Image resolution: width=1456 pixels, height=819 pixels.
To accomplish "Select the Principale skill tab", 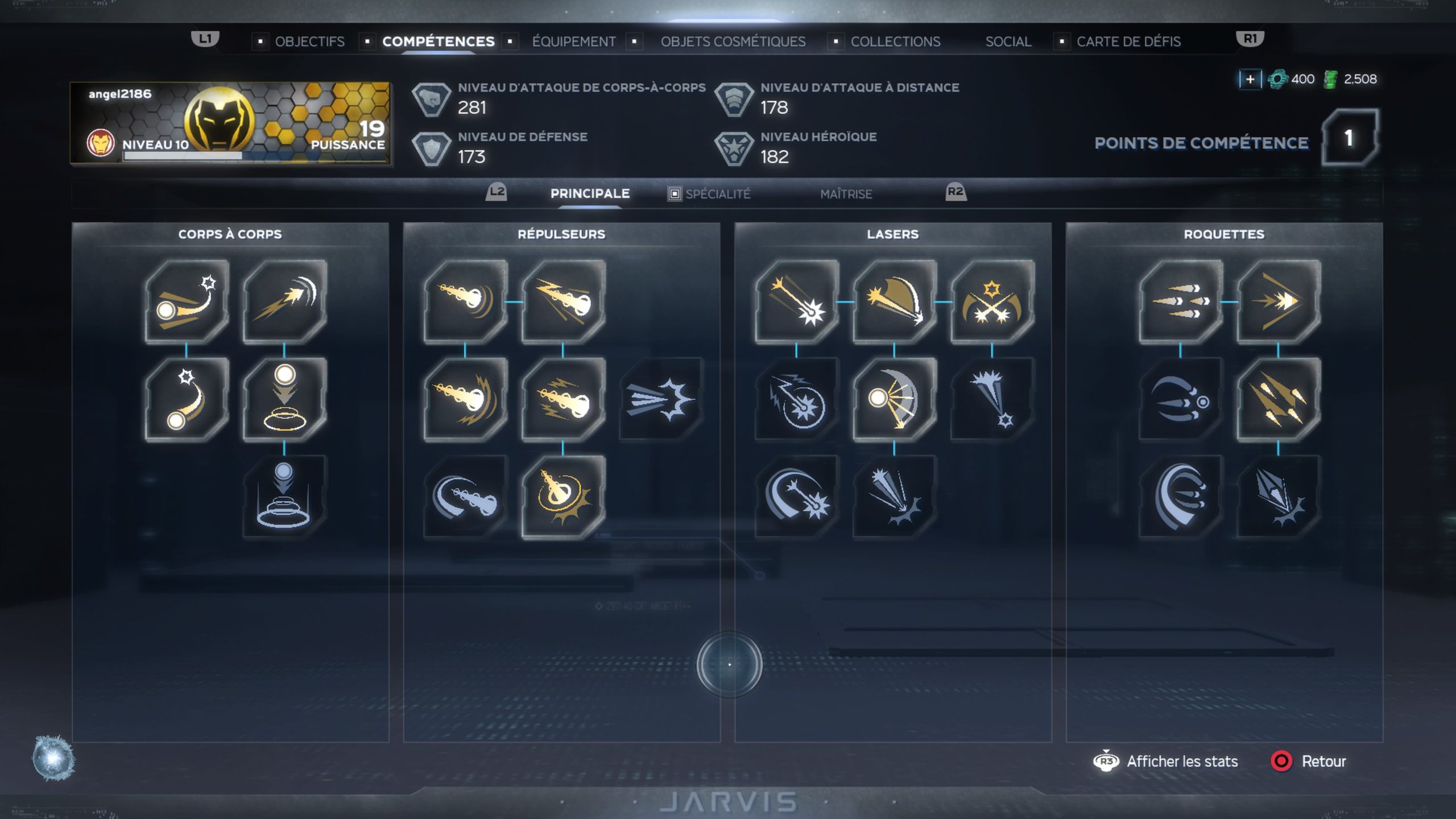I will (590, 193).
